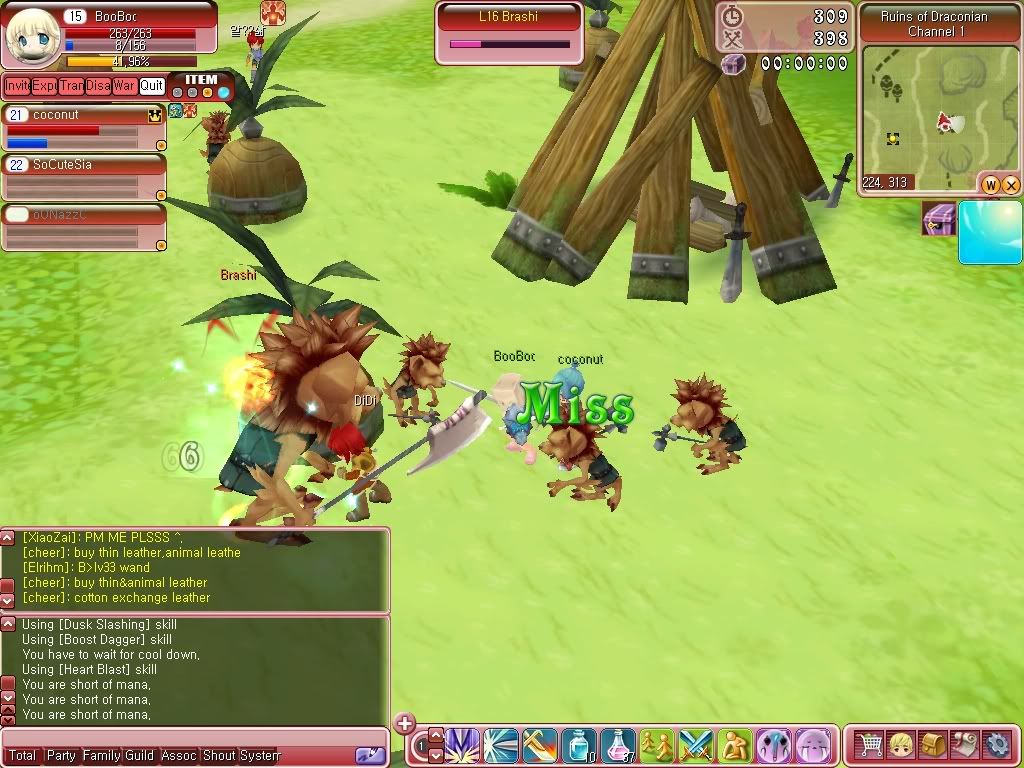The image size is (1024, 768).
Task: Switch to the Shout chat tab
Action: [x=218, y=756]
